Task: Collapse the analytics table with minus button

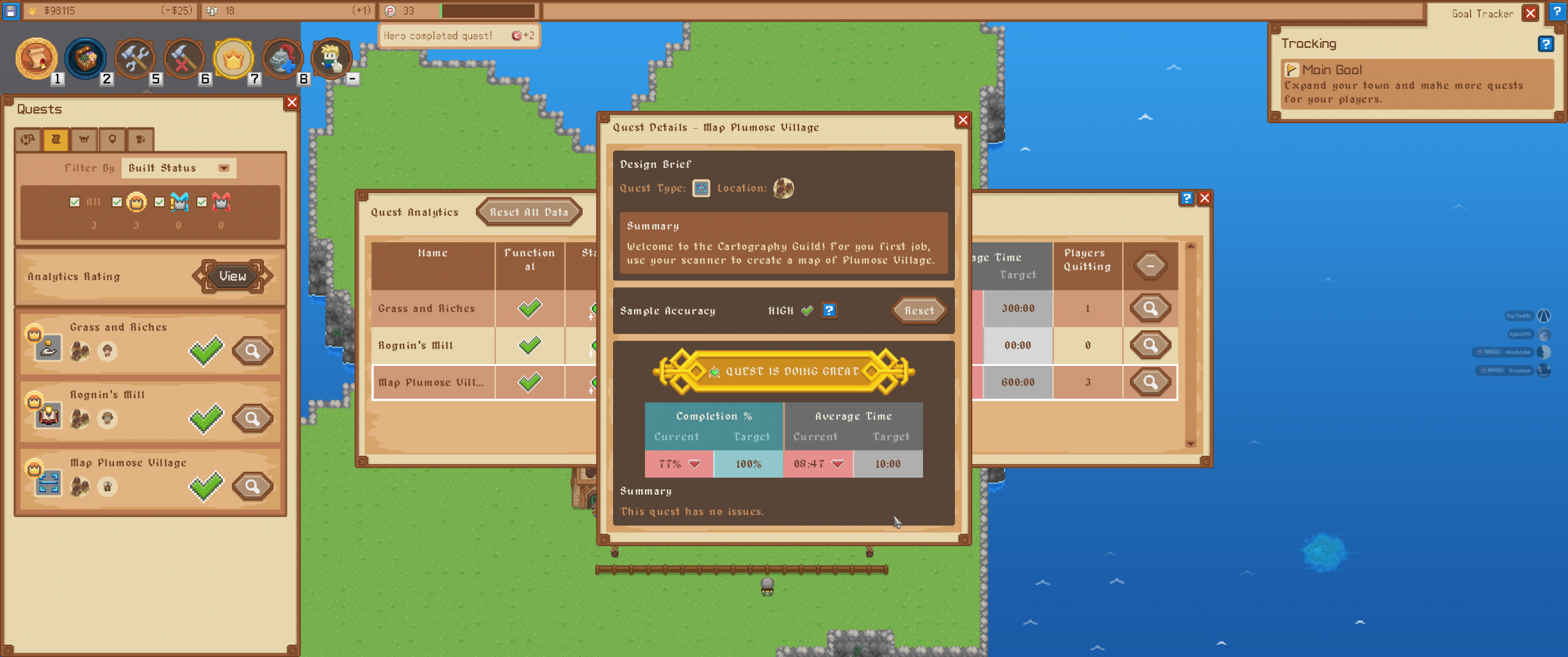Action: pyautogui.click(x=1150, y=266)
